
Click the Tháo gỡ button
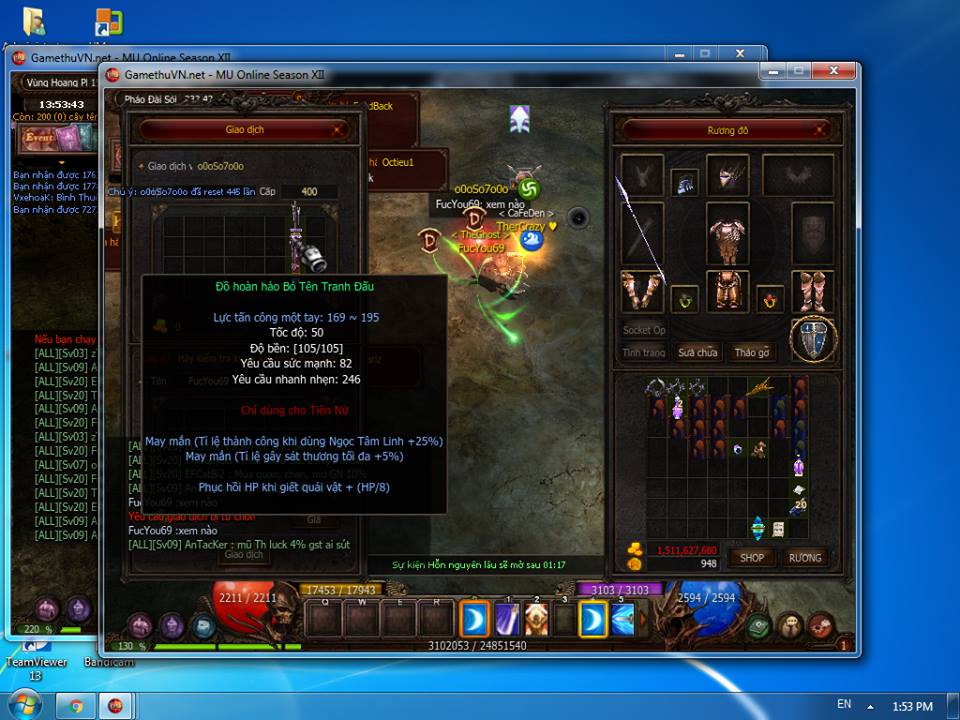click(752, 352)
